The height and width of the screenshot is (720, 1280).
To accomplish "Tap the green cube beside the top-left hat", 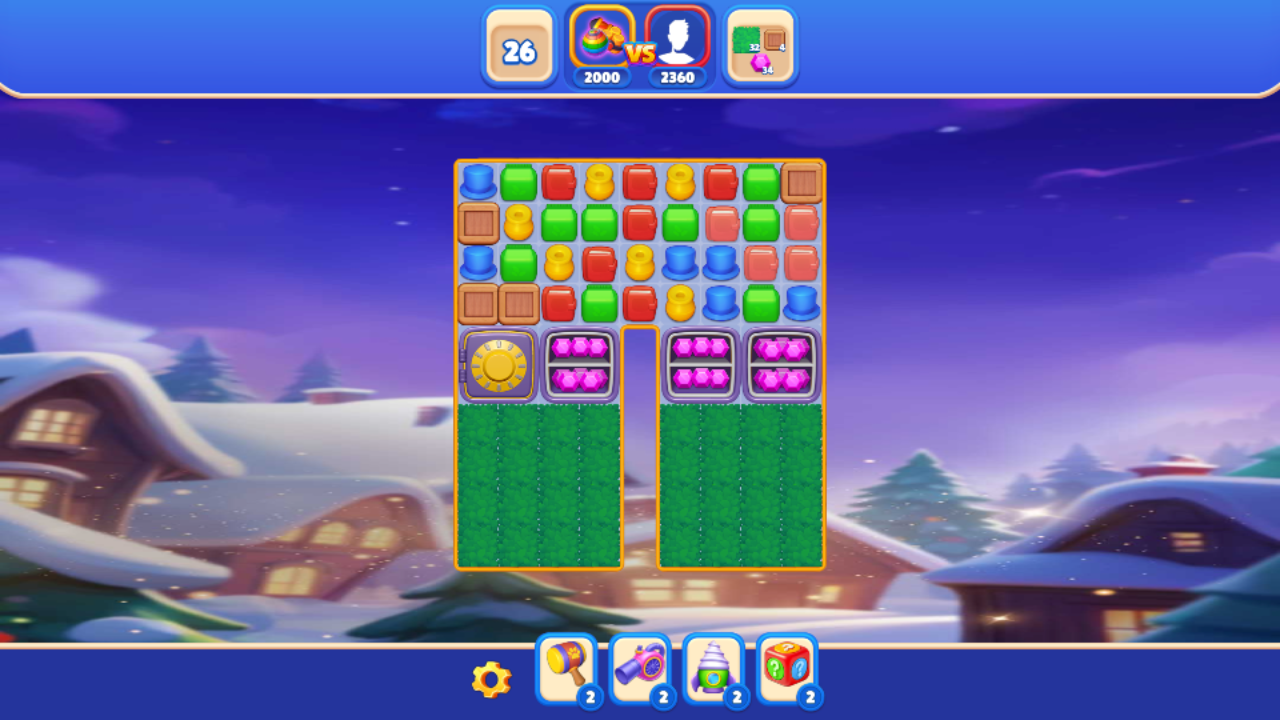I will [518, 182].
